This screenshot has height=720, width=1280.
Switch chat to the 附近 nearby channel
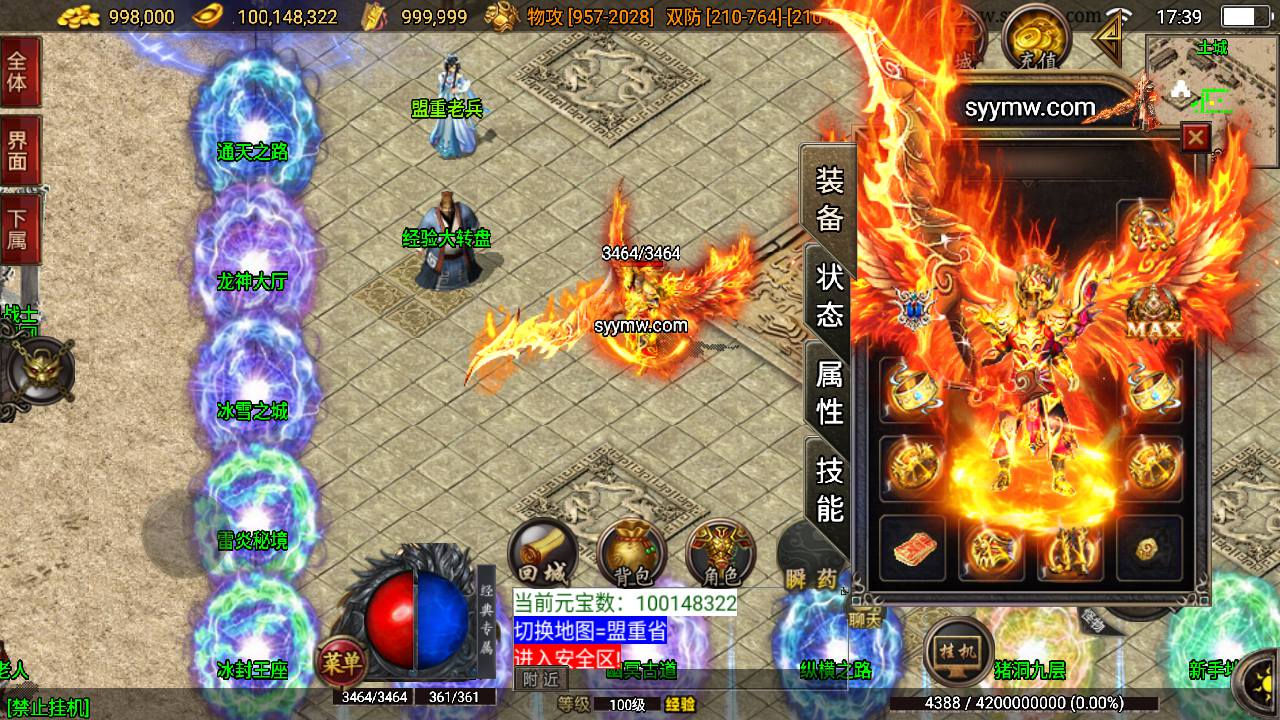click(541, 679)
